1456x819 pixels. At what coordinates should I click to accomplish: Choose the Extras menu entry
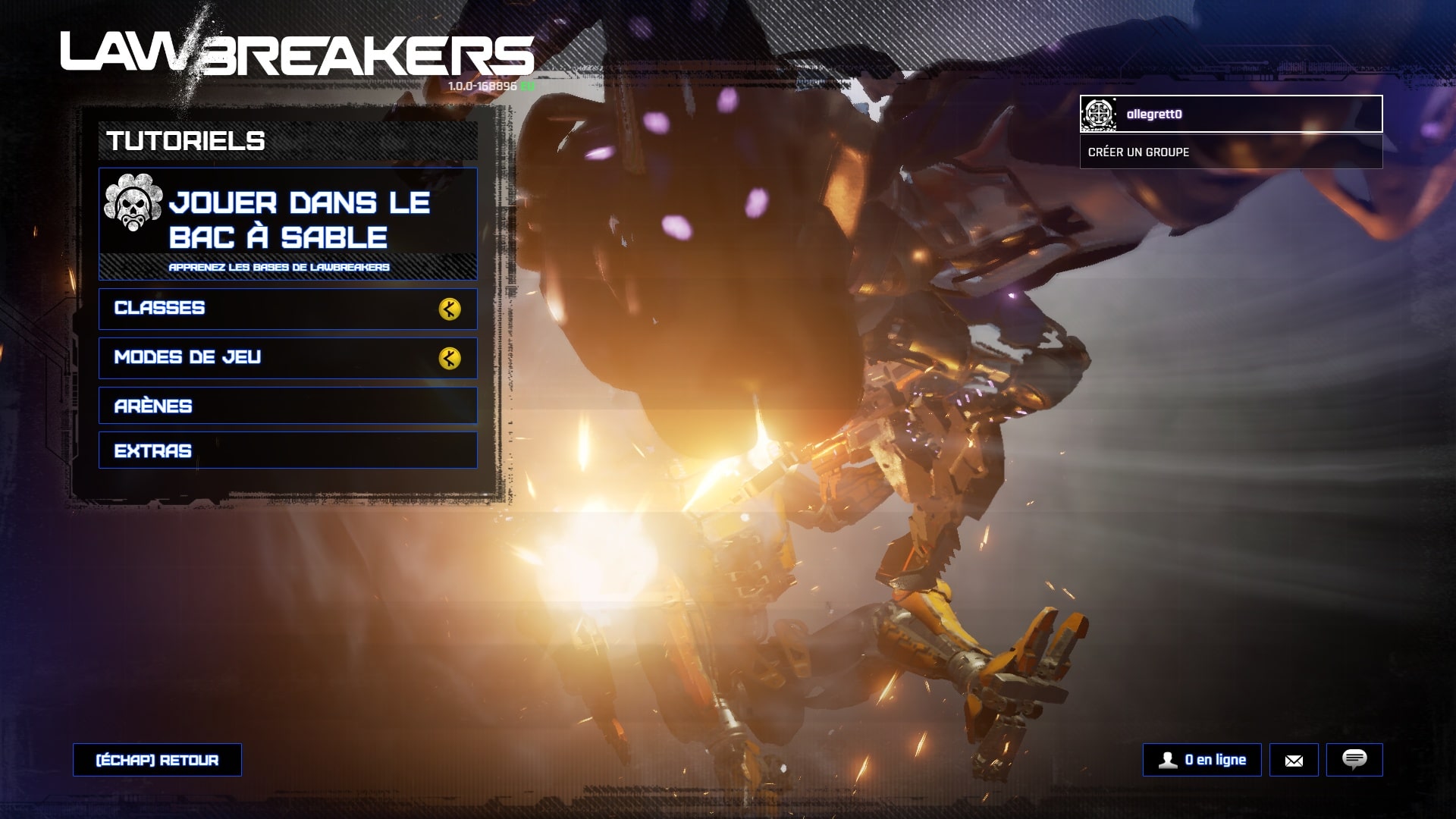[287, 450]
